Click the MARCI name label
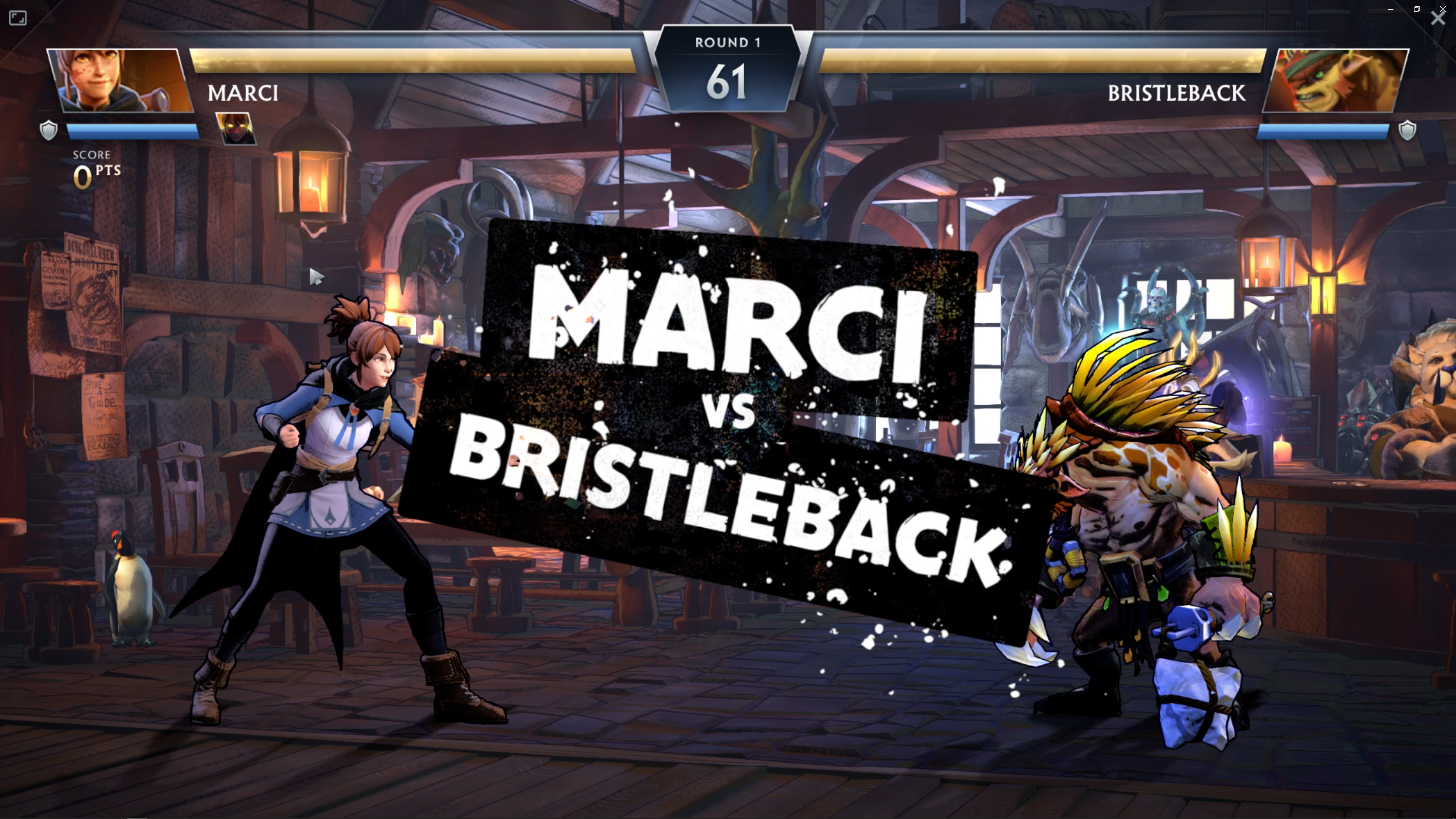Image resolution: width=1456 pixels, height=819 pixels. point(243,94)
